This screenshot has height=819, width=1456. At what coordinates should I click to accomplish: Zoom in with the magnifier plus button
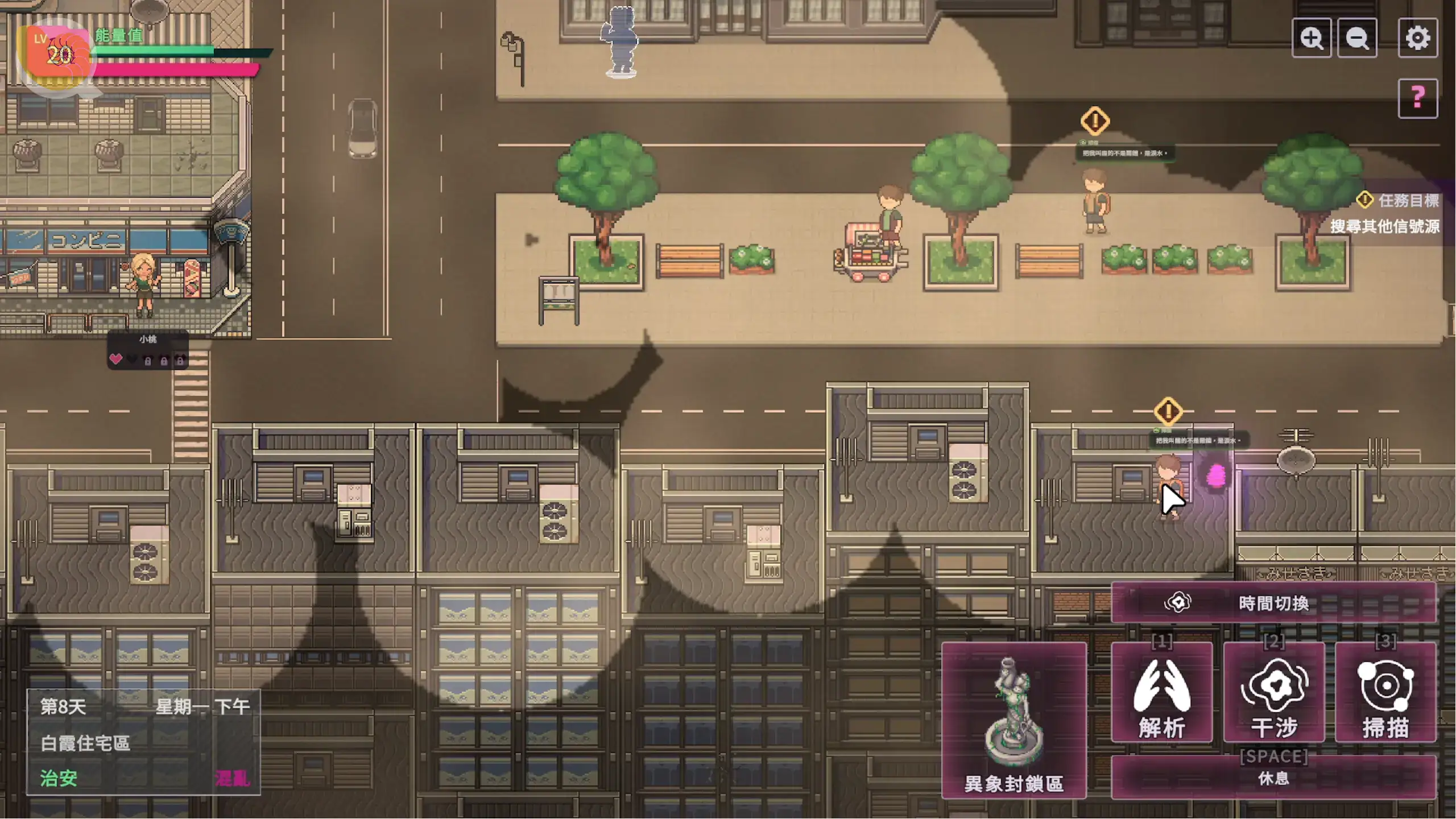click(x=1311, y=38)
